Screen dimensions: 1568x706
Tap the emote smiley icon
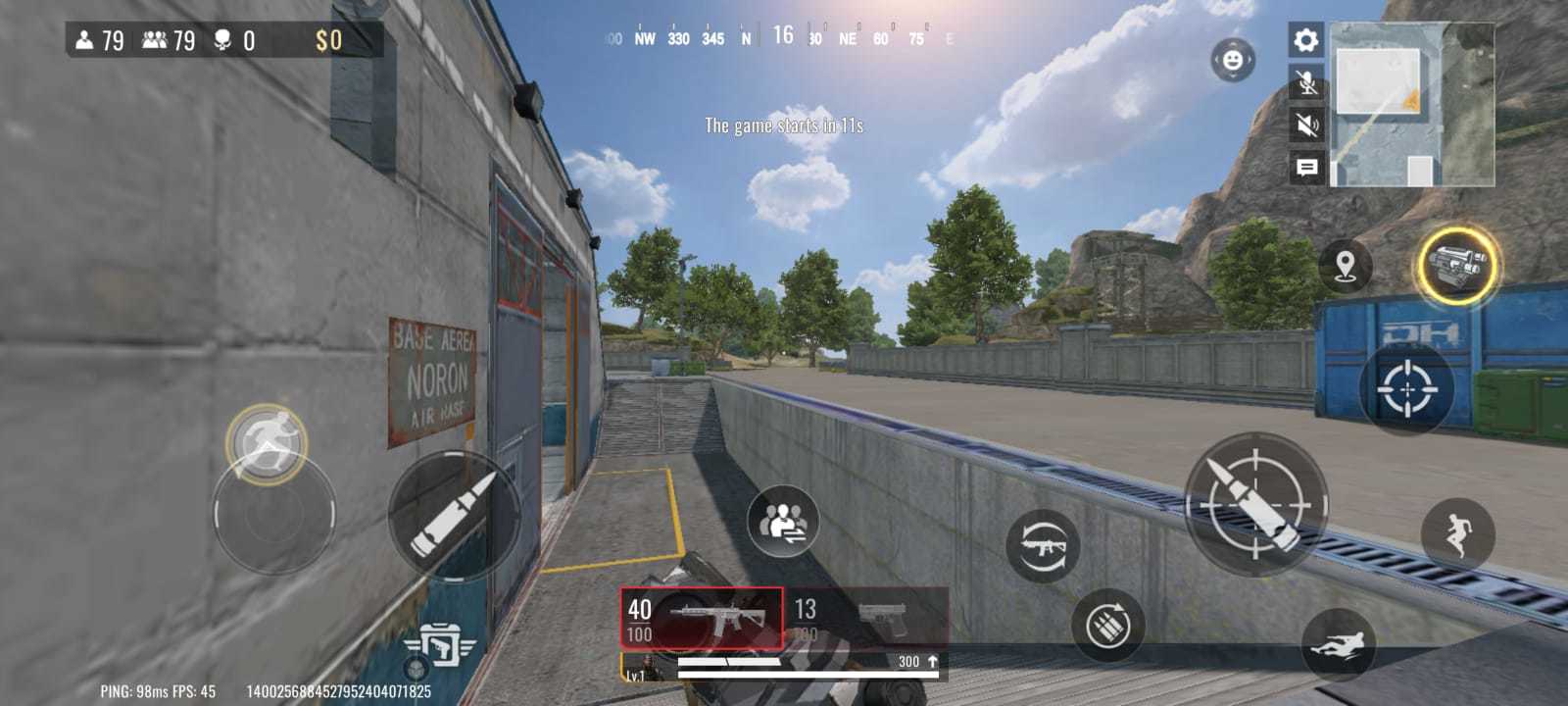pyautogui.click(x=1231, y=59)
